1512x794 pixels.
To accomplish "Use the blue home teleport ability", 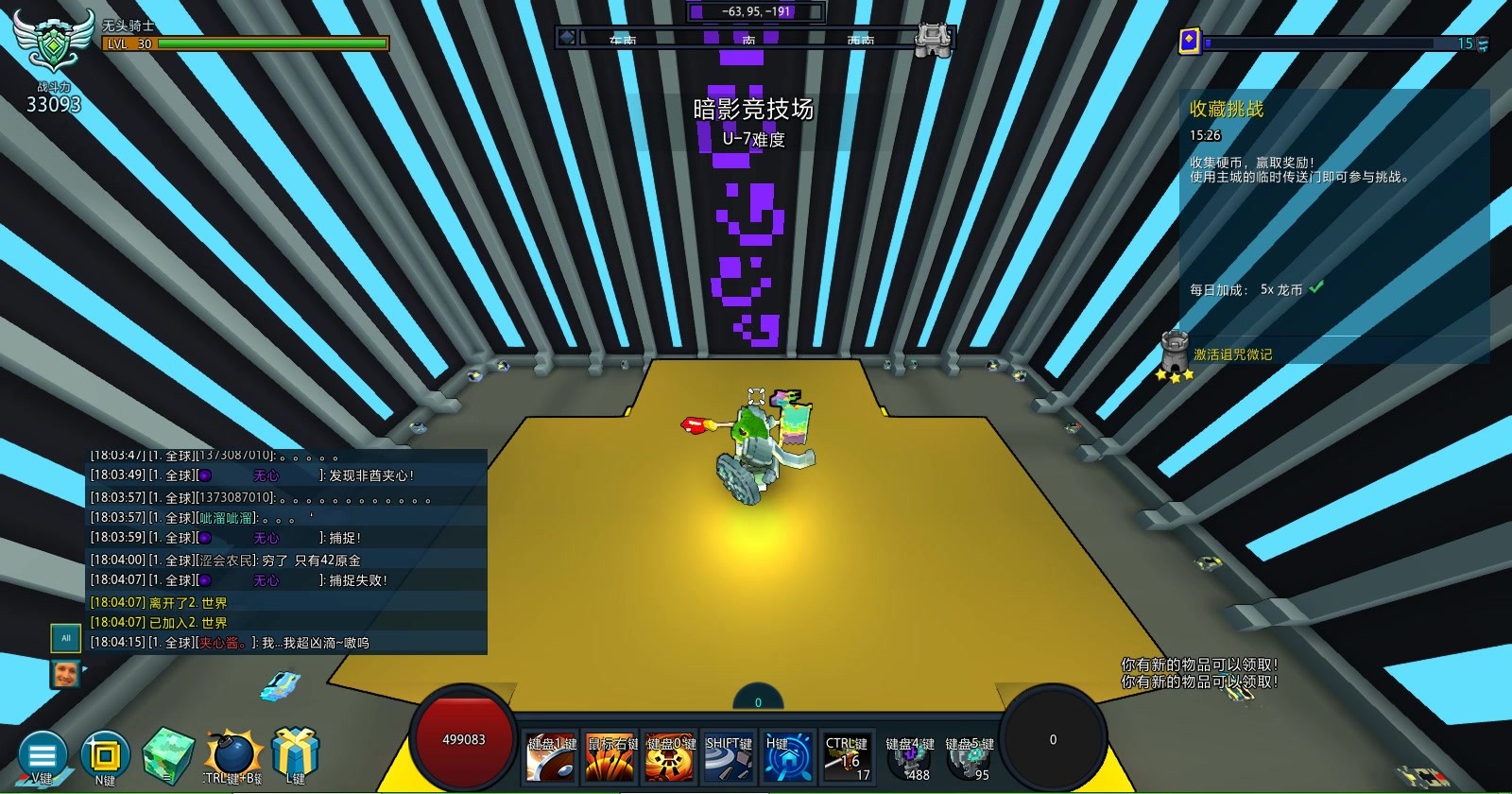I will click(x=788, y=757).
